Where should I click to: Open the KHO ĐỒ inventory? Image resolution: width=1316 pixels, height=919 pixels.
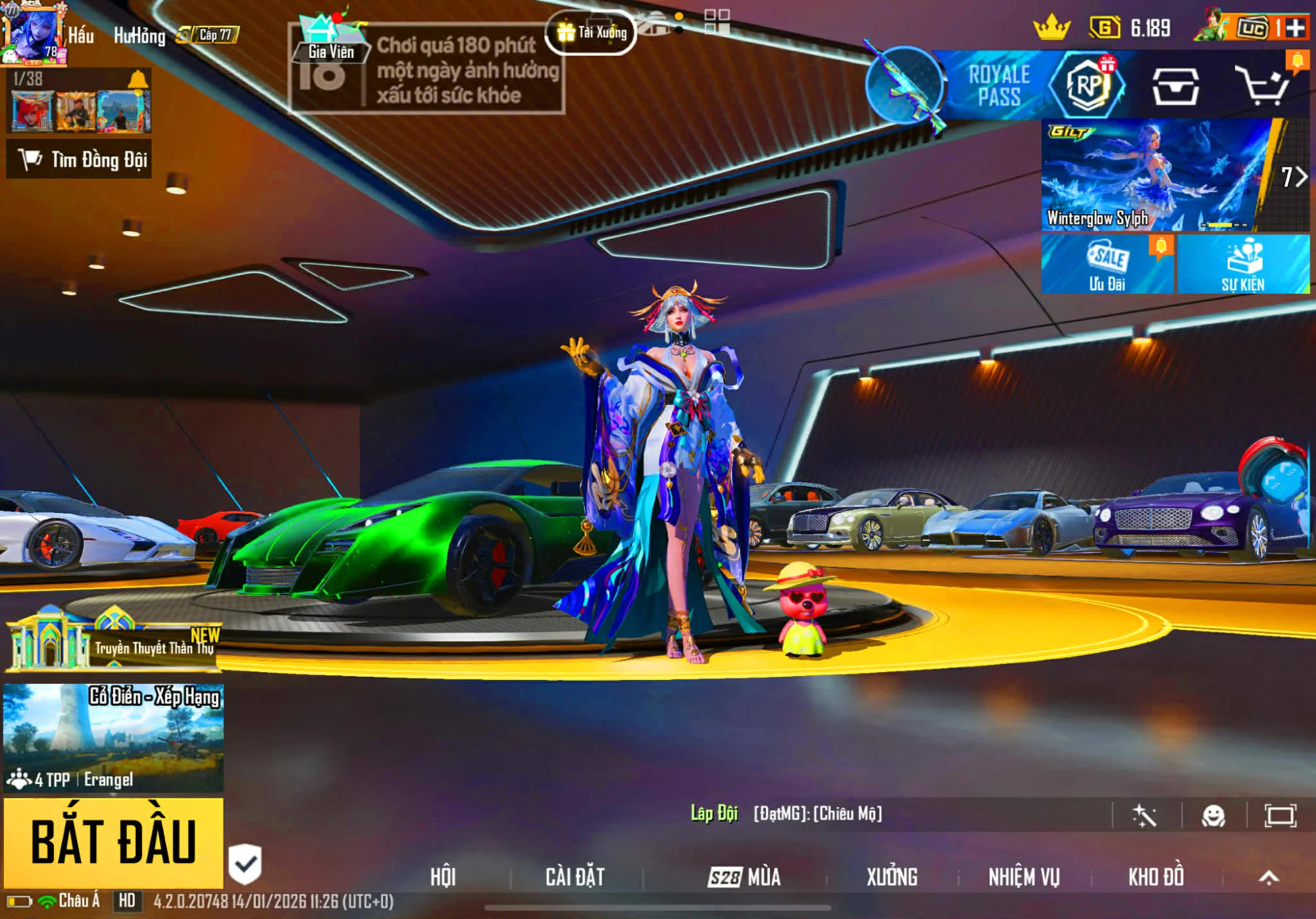(x=1156, y=877)
